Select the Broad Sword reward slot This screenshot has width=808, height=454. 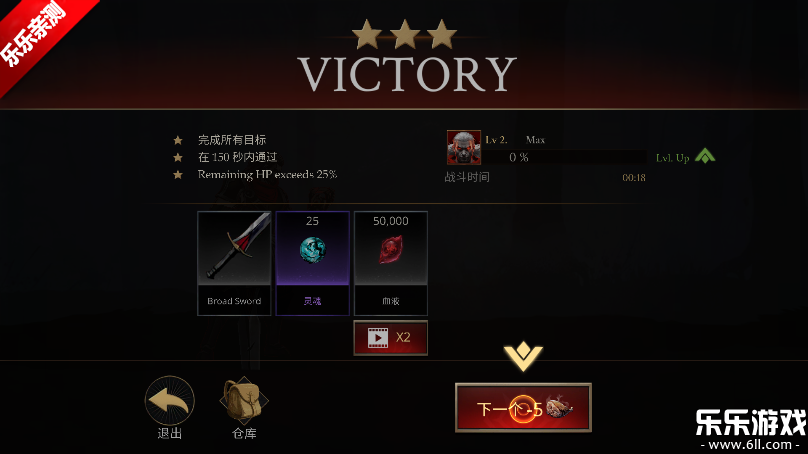point(234,262)
